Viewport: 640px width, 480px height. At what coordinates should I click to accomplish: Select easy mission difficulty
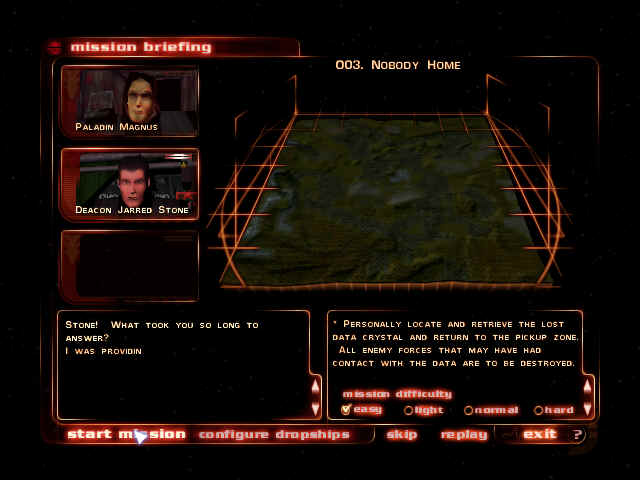(x=347, y=409)
